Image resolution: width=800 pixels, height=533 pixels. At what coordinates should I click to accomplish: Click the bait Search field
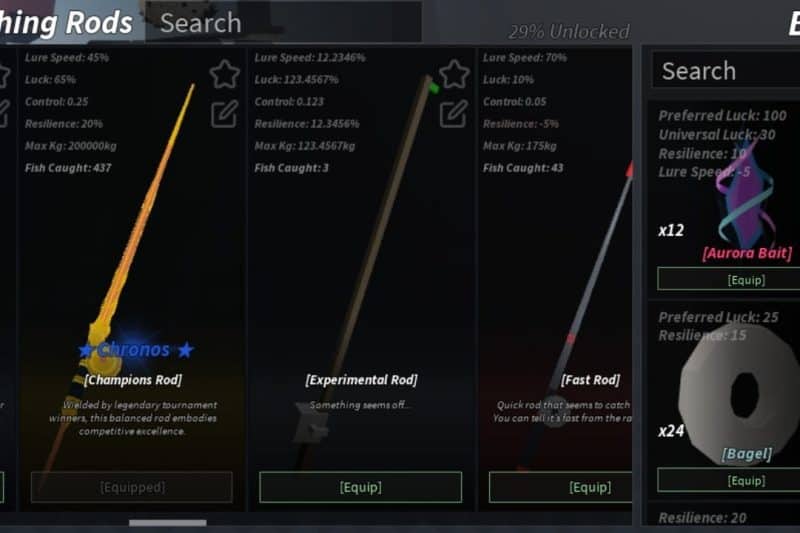click(x=725, y=71)
